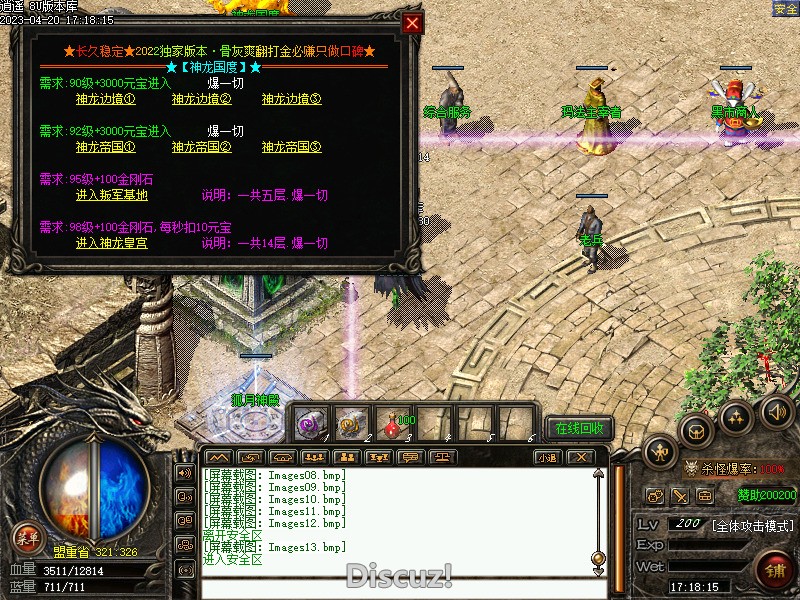The height and width of the screenshot is (600, 800).
Task: Open the 菜单 menu button on dragon orb
Action: (x=28, y=539)
